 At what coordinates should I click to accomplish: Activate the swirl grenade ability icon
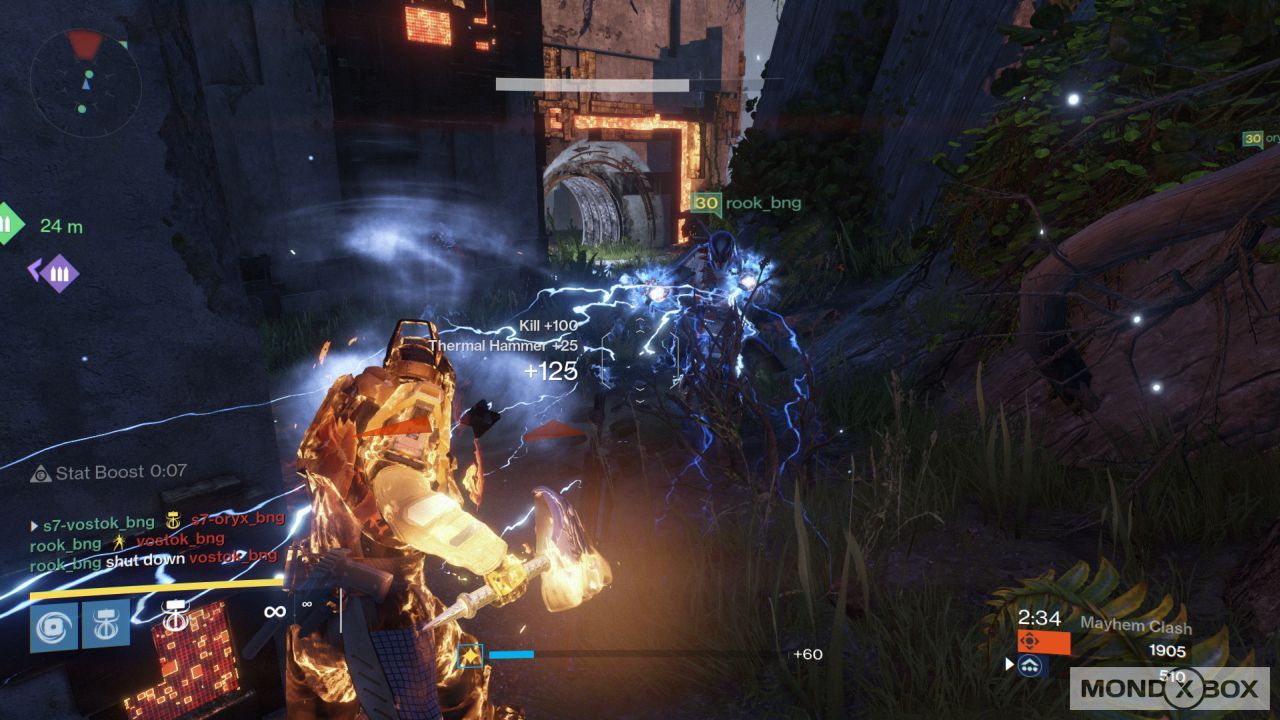[54, 625]
